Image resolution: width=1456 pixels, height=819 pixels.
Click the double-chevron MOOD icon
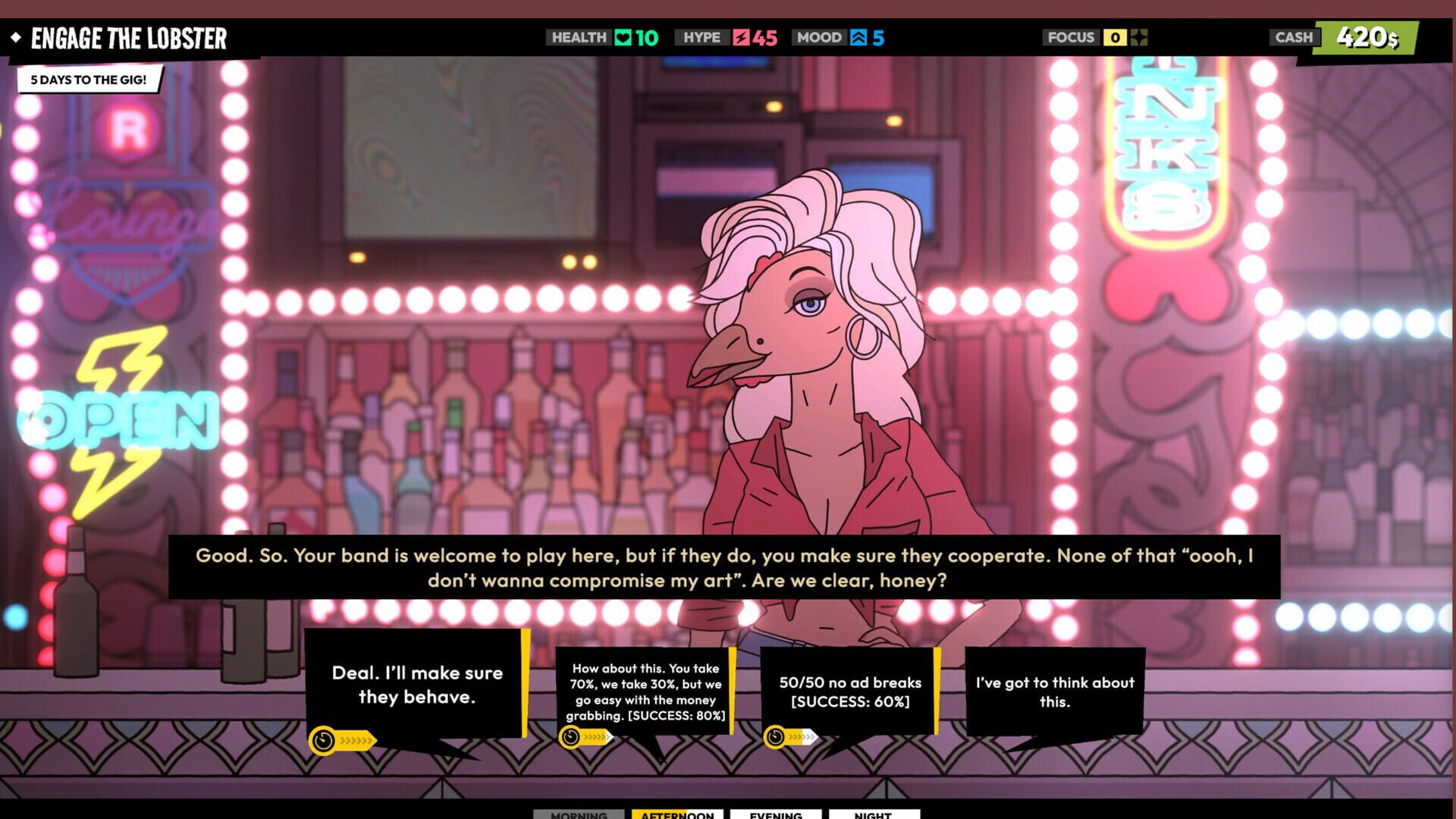(x=858, y=37)
